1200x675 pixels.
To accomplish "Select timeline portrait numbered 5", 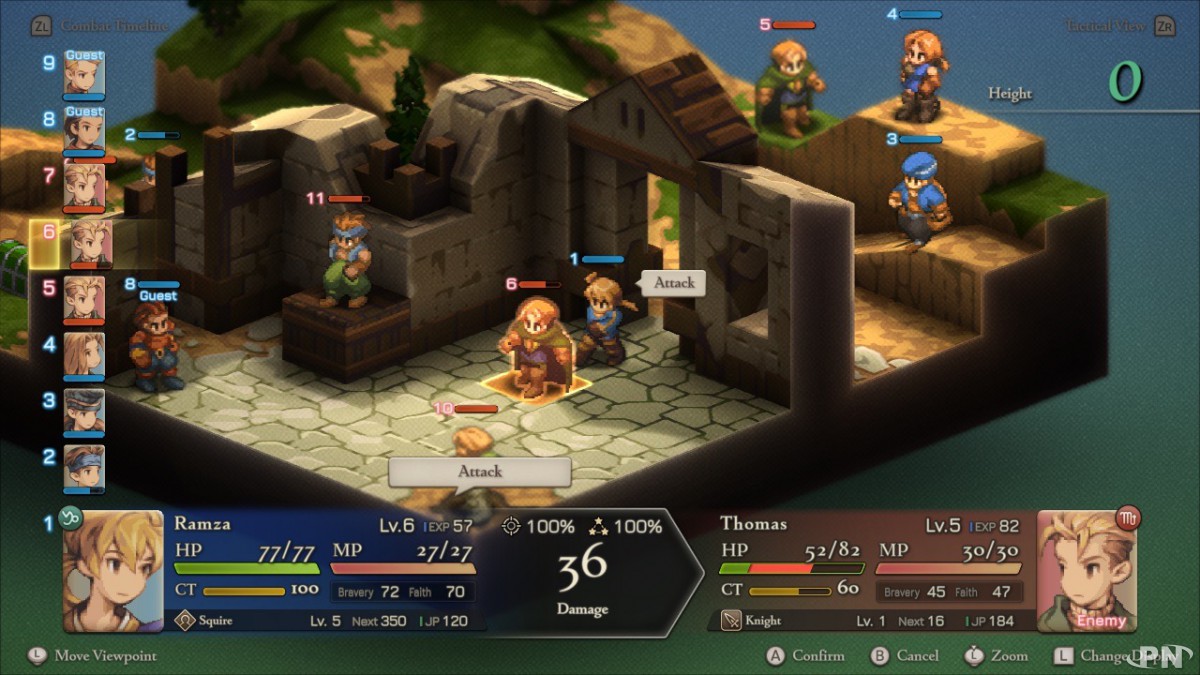I will pyautogui.click(x=84, y=299).
